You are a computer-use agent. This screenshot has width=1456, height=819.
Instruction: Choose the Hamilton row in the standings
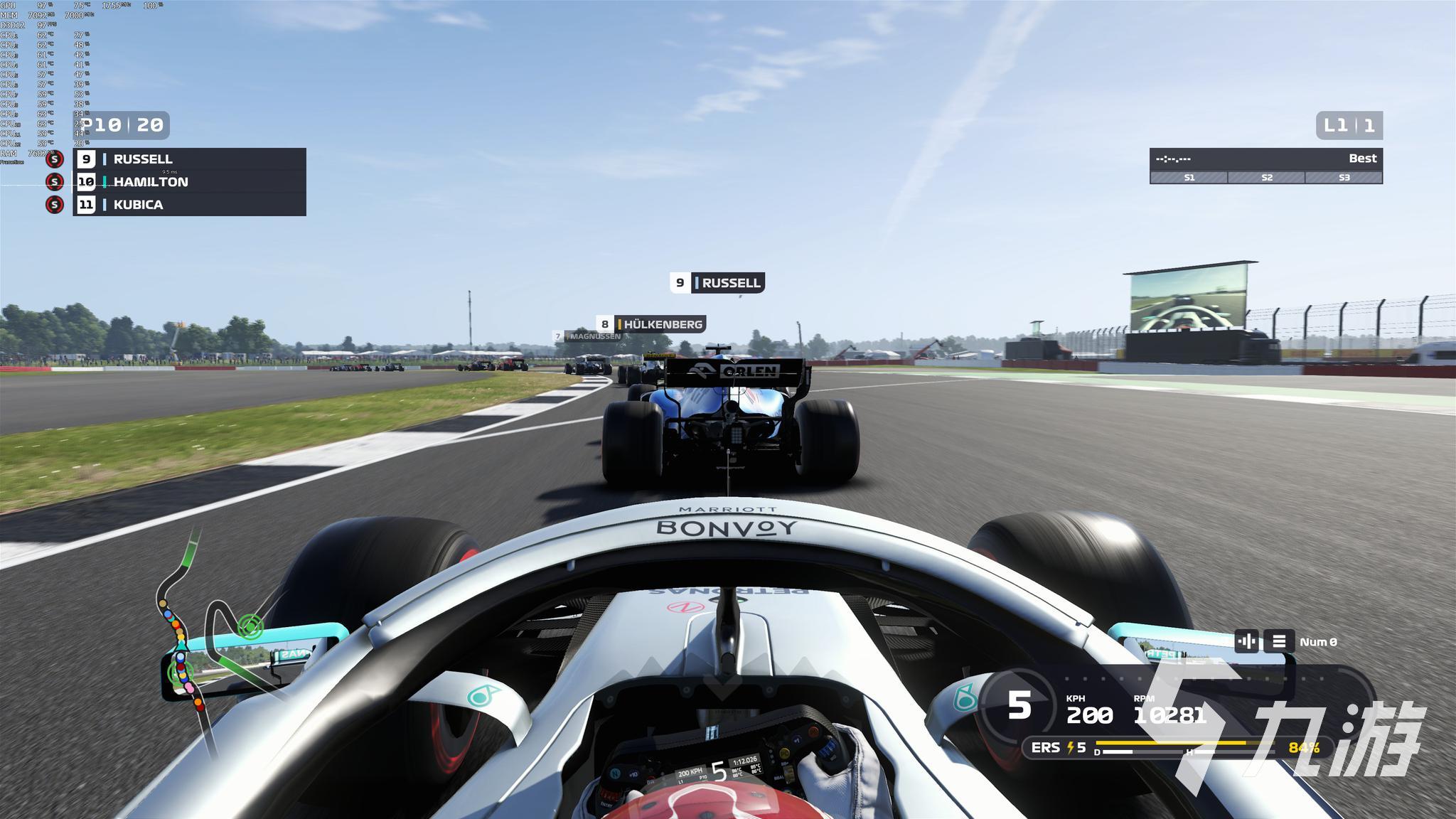point(189,182)
